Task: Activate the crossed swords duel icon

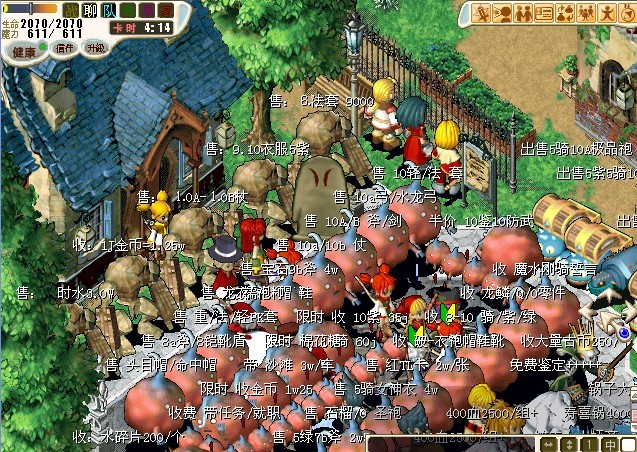Action: (483, 13)
